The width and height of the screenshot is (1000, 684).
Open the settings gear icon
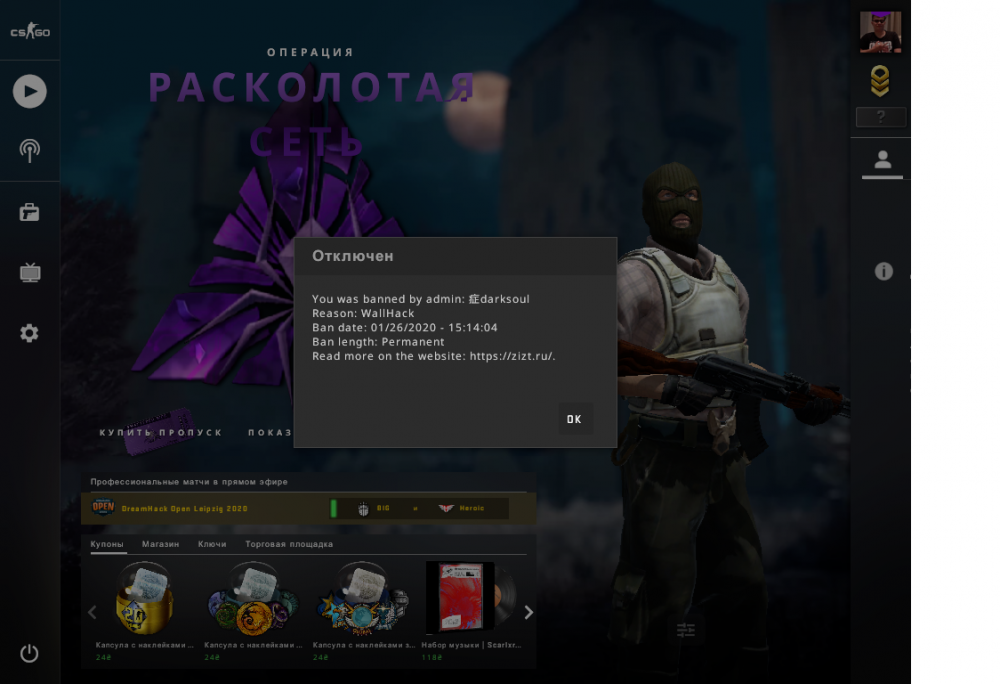click(x=30, y=333)
